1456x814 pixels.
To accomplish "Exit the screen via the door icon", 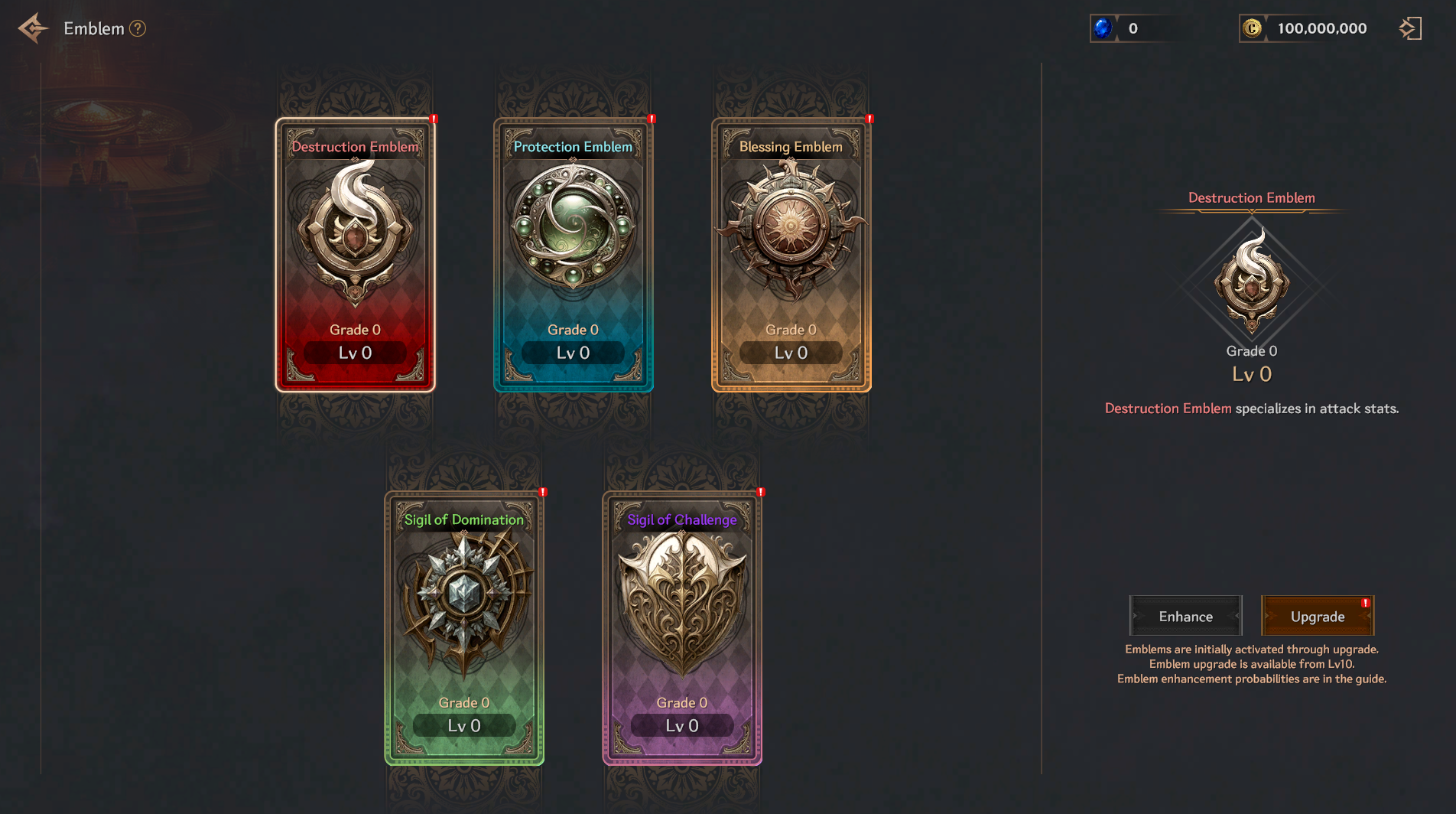I will (x=1410, y=29).
